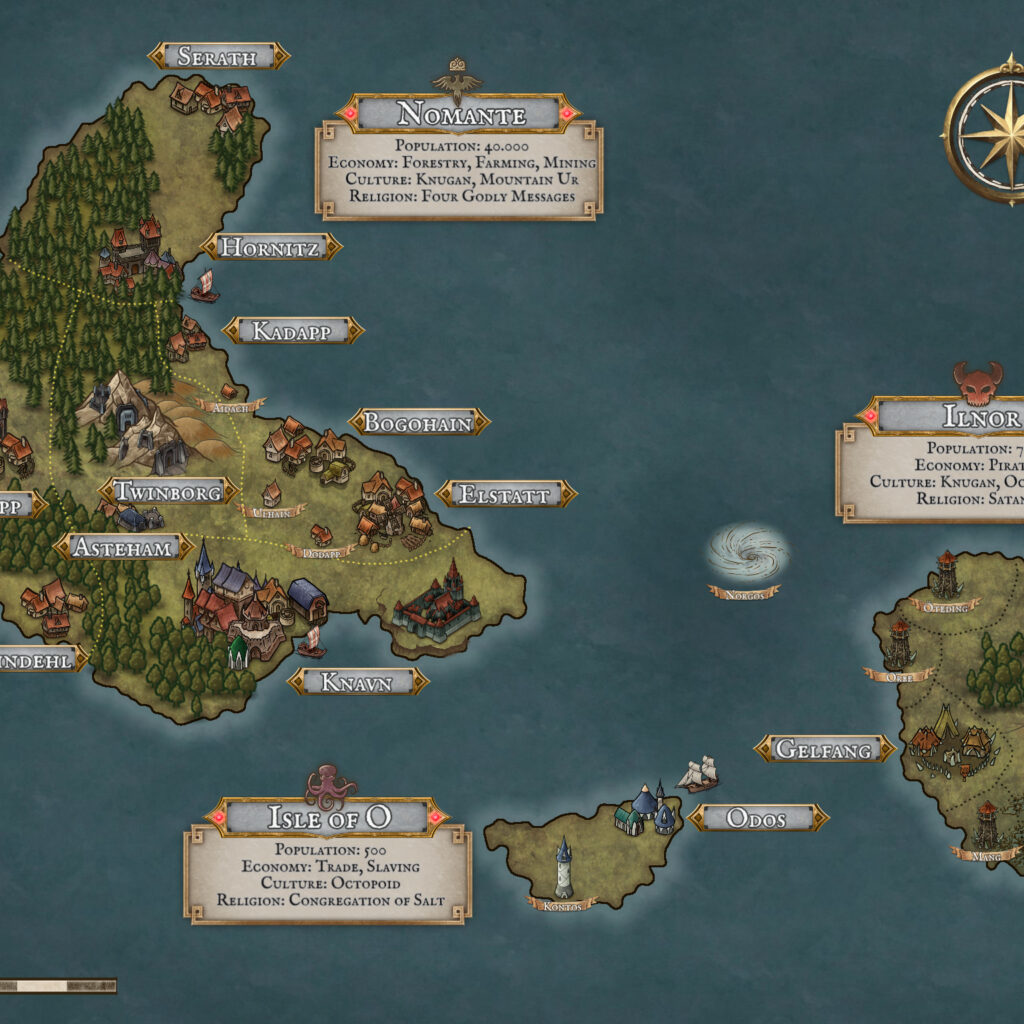The height and width of the screenshot is (1024, 1024).
Task: Select the Bogohain town label
Action: coord(418,423)
